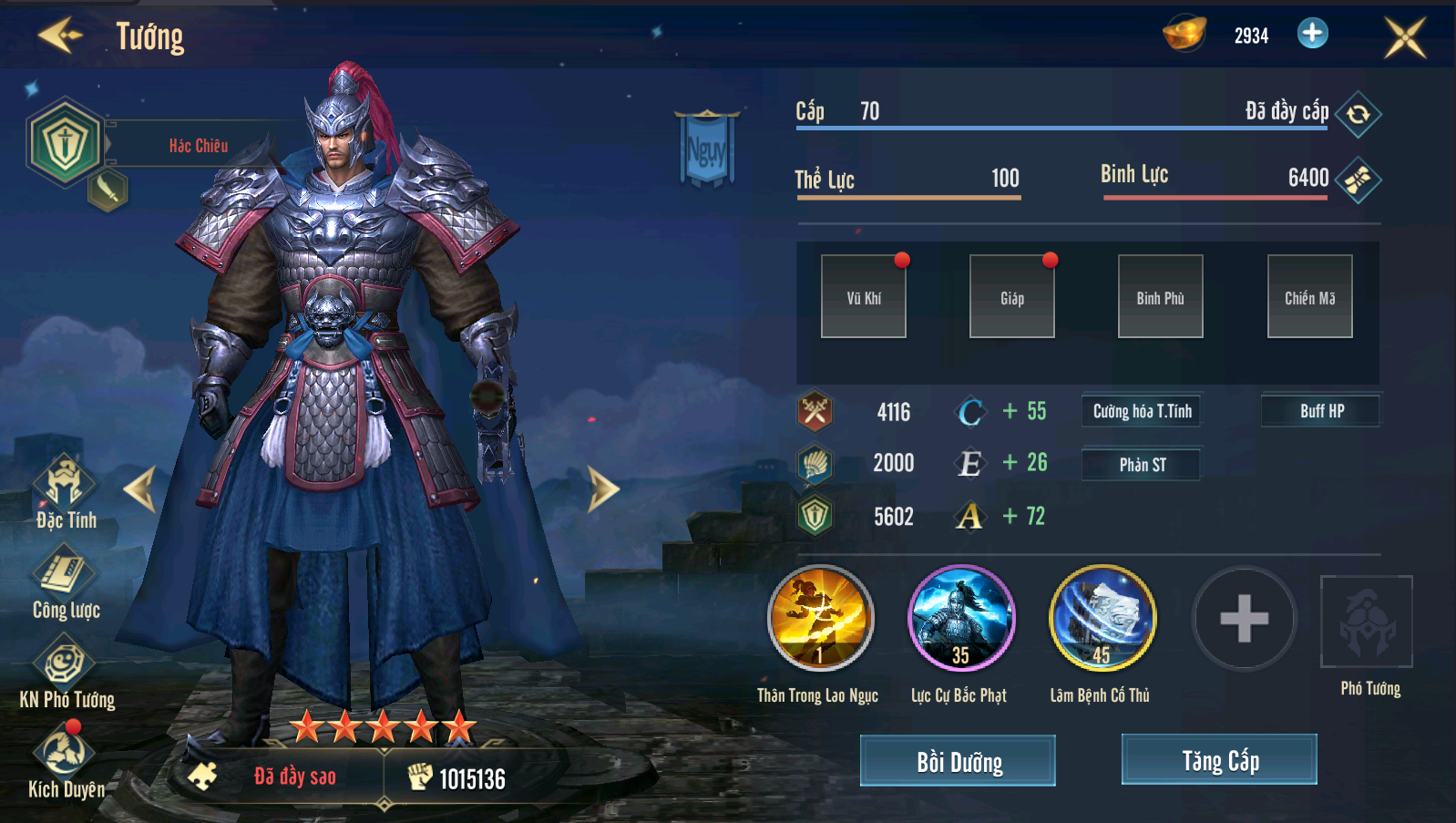
Task: Add a skill in the empty plus slot
Action: click(x=1244, y=619)
